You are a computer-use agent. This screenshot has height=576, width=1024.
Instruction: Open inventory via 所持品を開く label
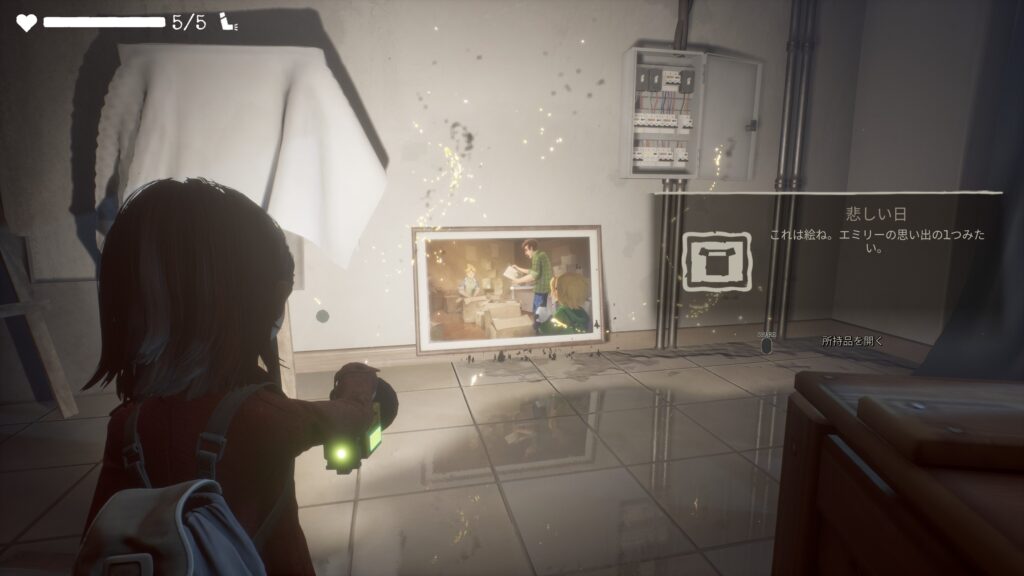click(853, 341)
